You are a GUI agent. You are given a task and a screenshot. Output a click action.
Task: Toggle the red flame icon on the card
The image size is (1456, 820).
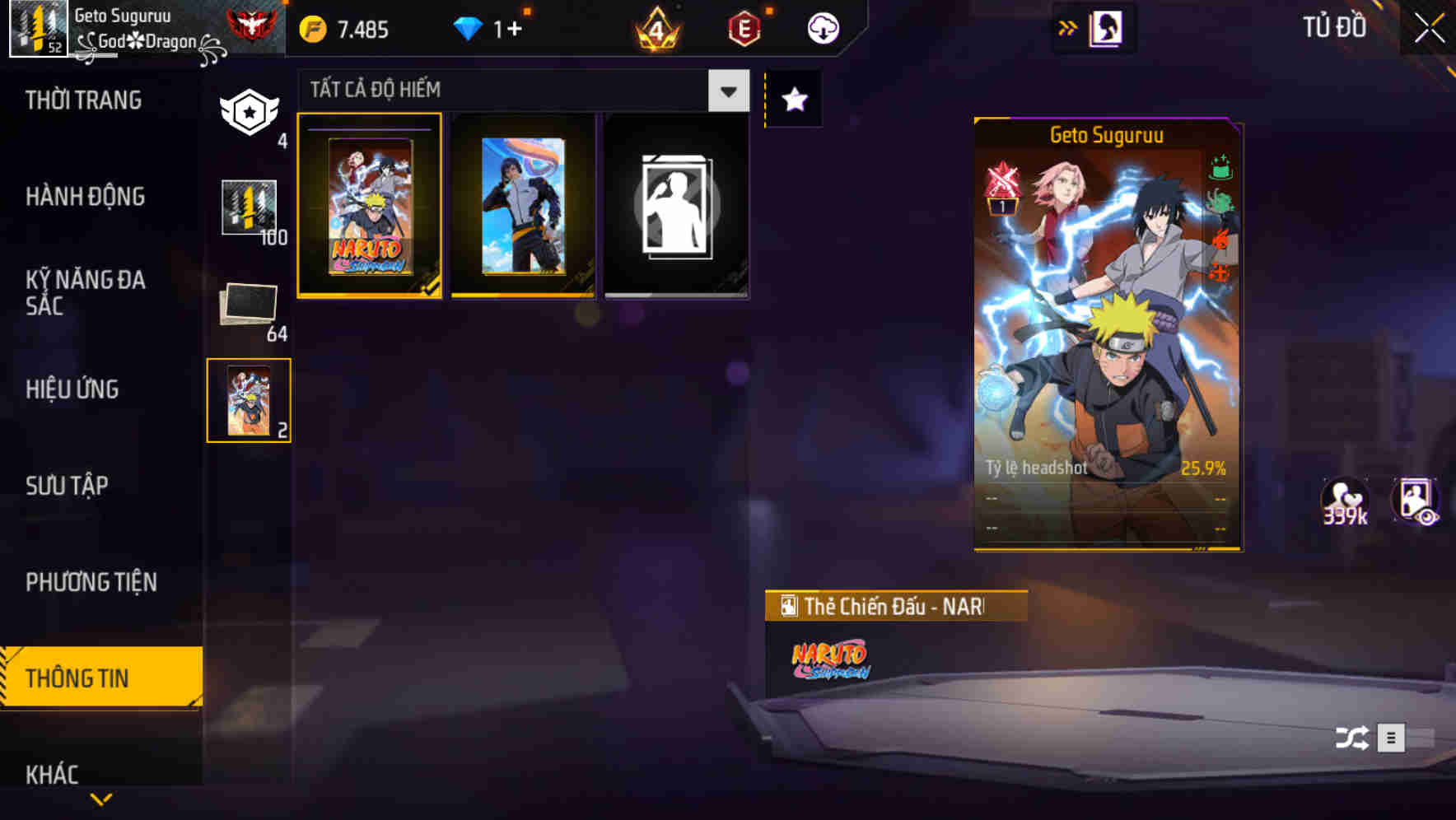[1221, 239]
